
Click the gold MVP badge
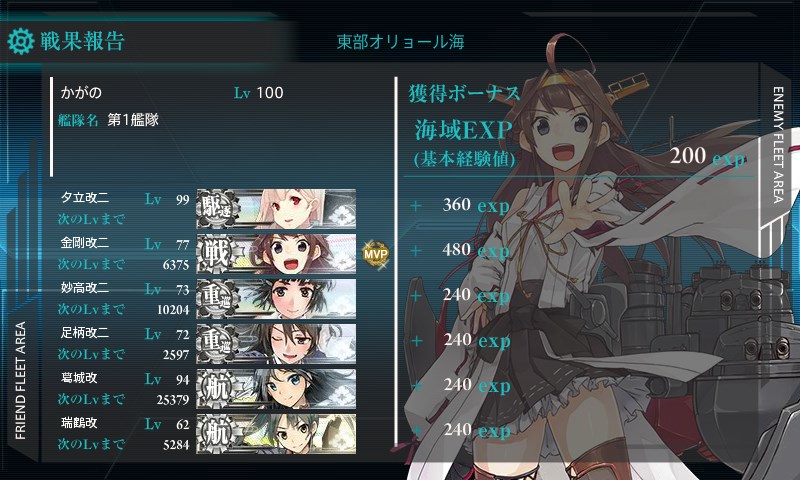click(375, 253)
